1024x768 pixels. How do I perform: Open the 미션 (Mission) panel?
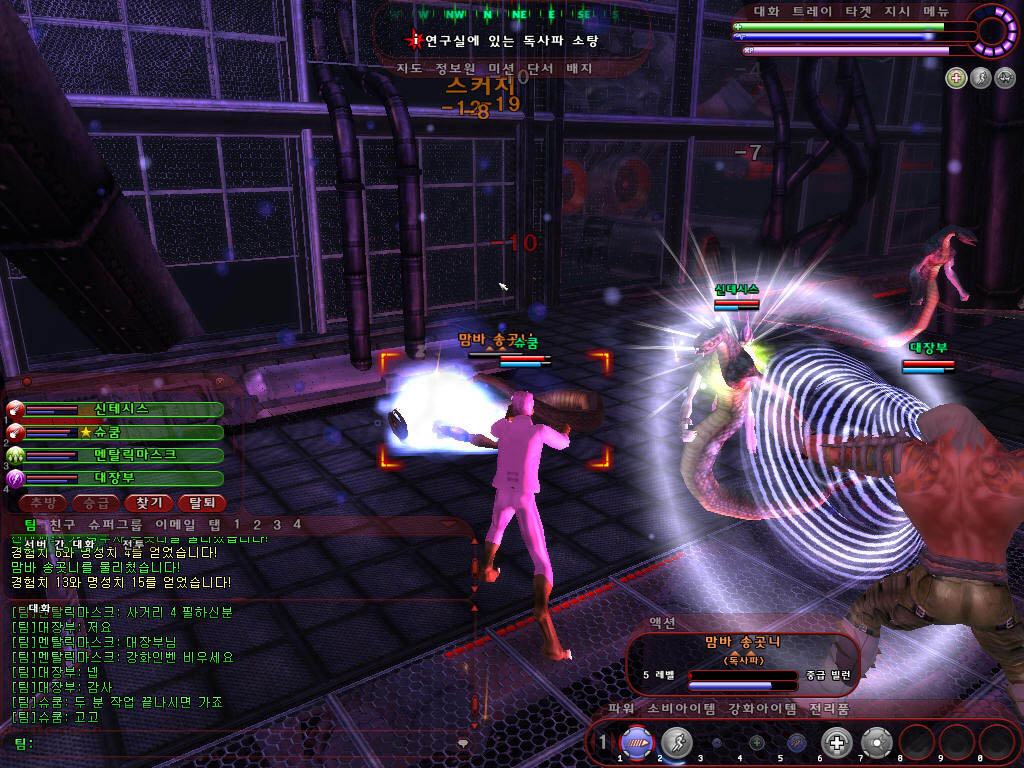[501, 69]
